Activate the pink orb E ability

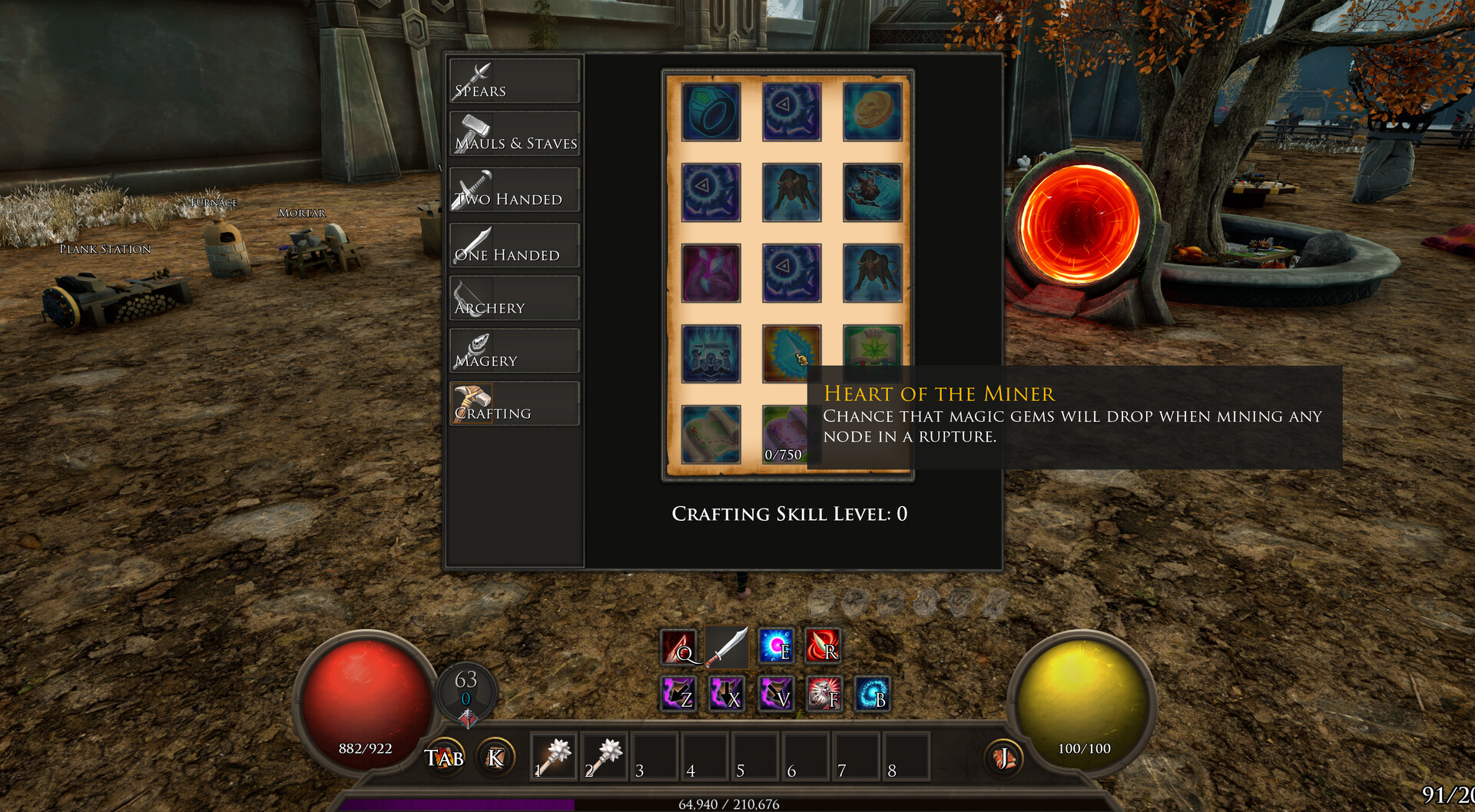click(x=776, y=645)
